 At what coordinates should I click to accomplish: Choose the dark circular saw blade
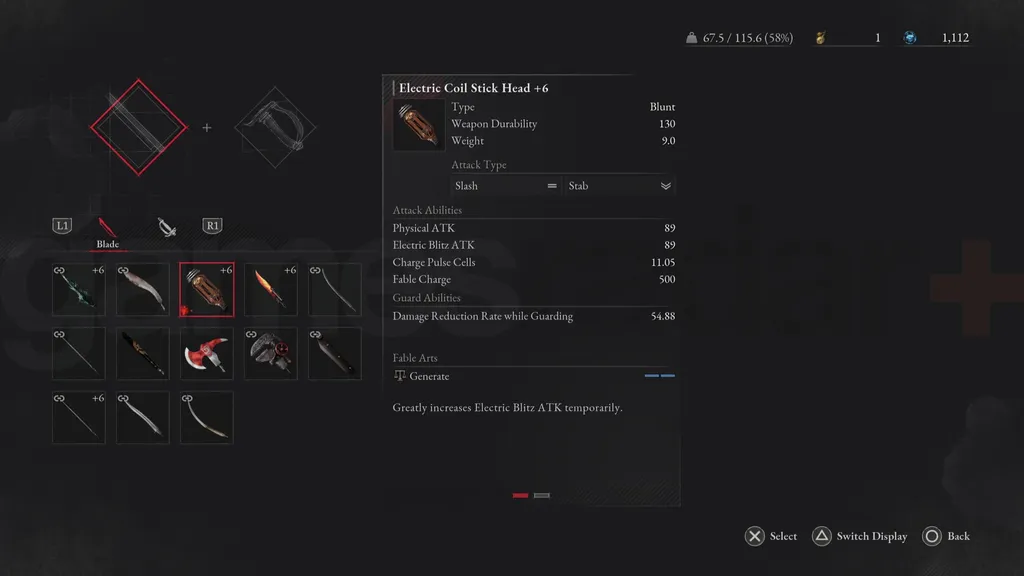[x=271, y=354]
